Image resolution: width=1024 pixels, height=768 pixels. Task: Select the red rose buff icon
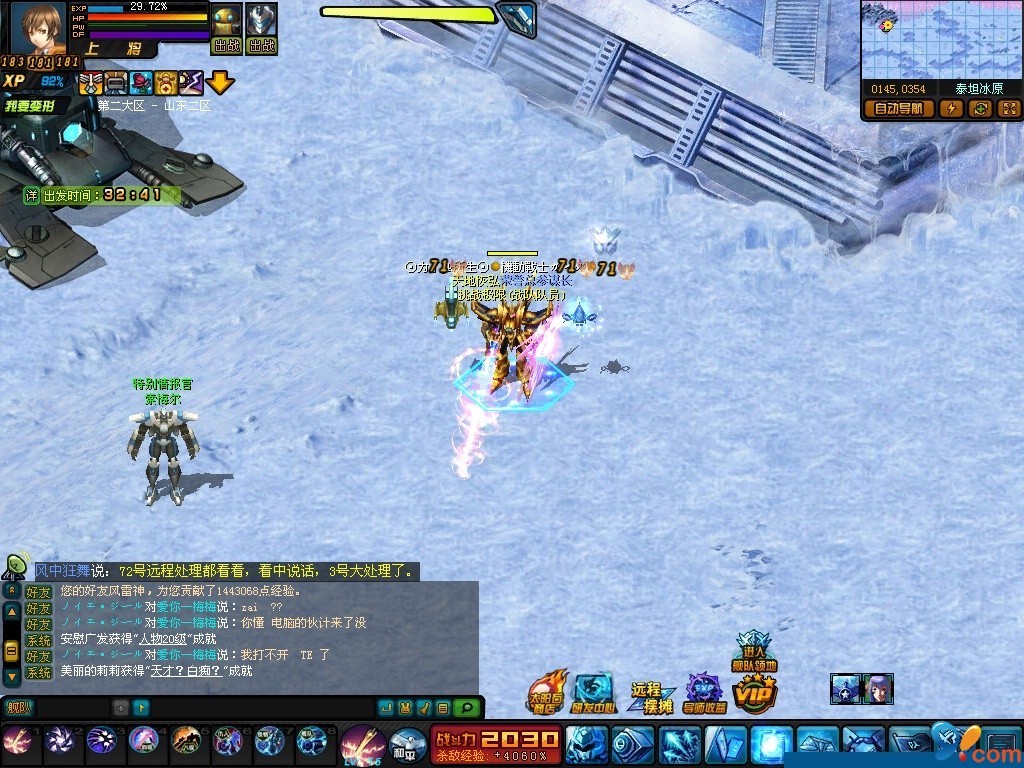pos(142,84)
